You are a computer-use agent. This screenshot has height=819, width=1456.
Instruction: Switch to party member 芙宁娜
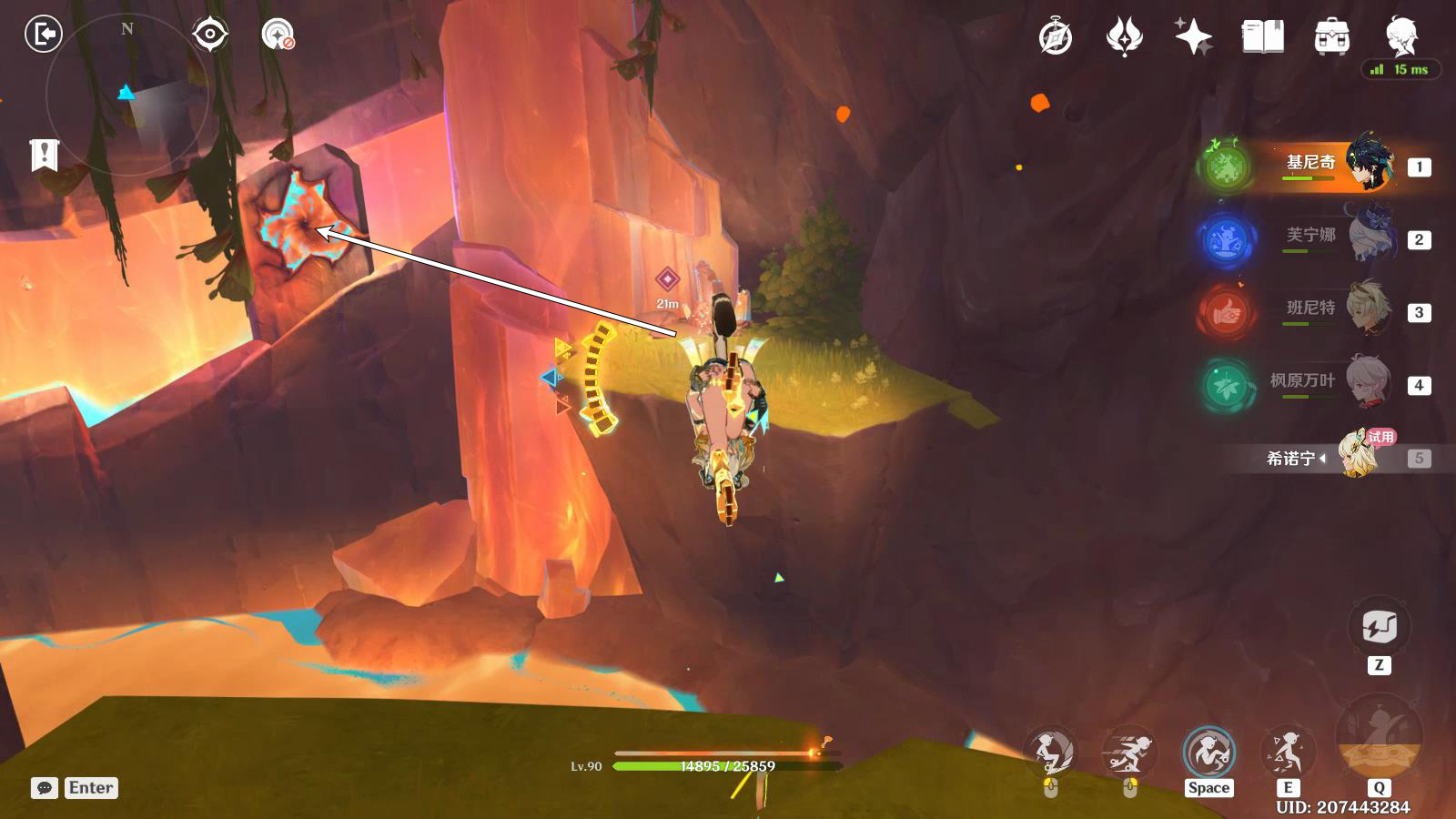coord(1310,238)
